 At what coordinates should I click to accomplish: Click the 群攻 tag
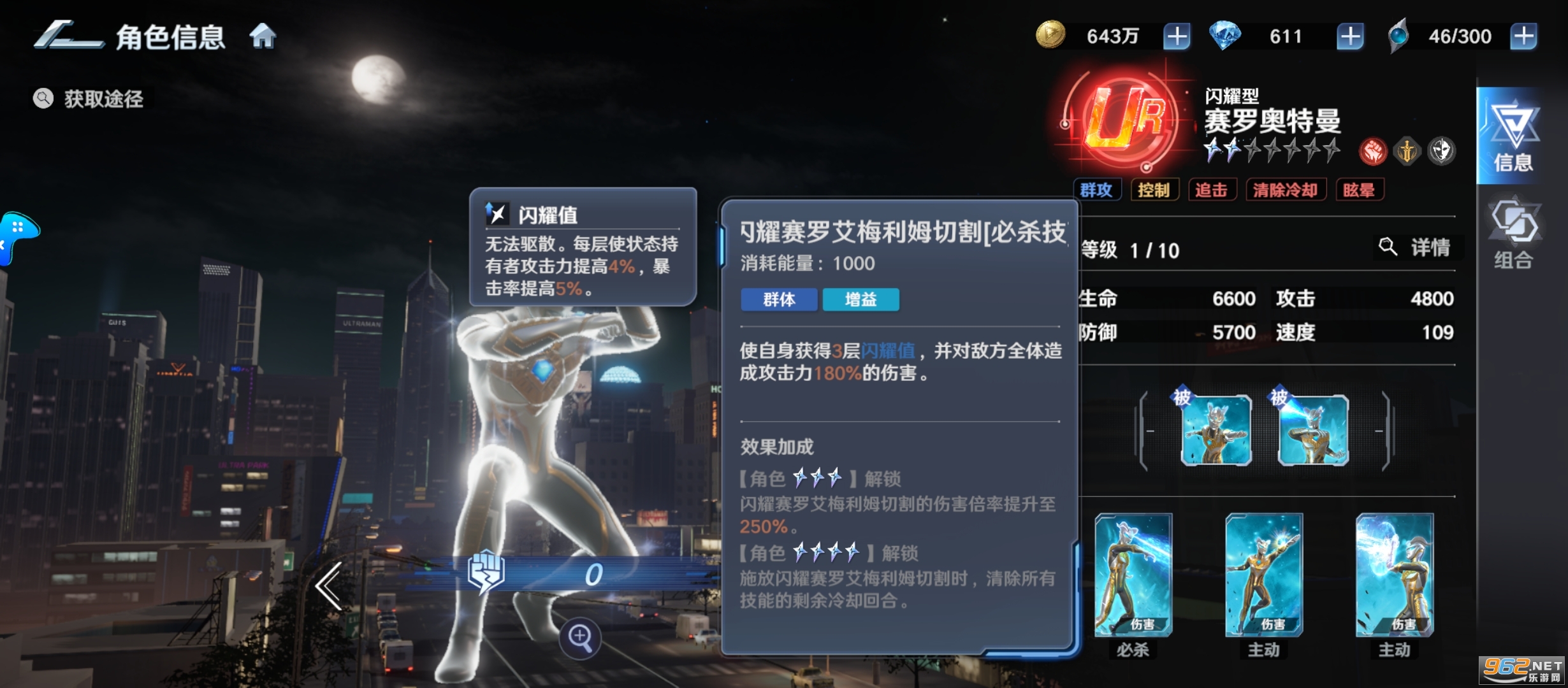[x=1096, y=190]
